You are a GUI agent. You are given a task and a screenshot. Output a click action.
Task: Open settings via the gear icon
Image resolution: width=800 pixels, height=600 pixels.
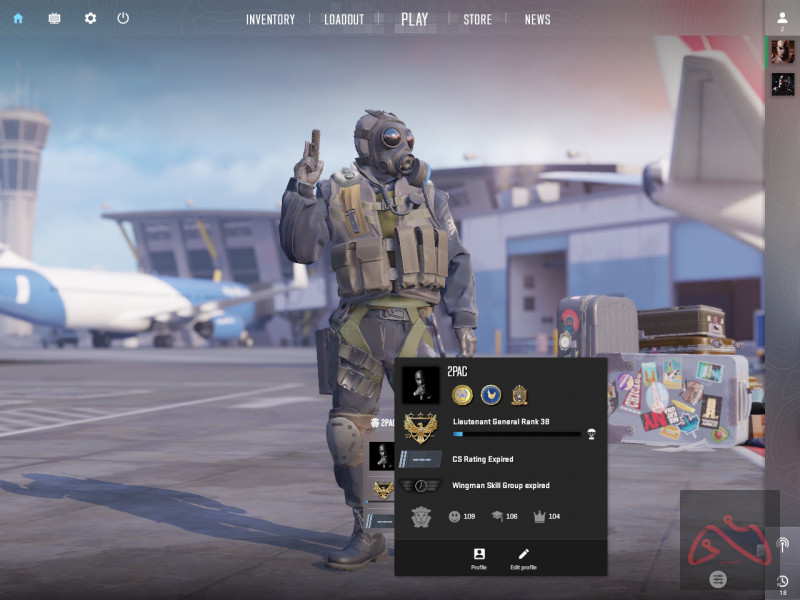point(90,18)
